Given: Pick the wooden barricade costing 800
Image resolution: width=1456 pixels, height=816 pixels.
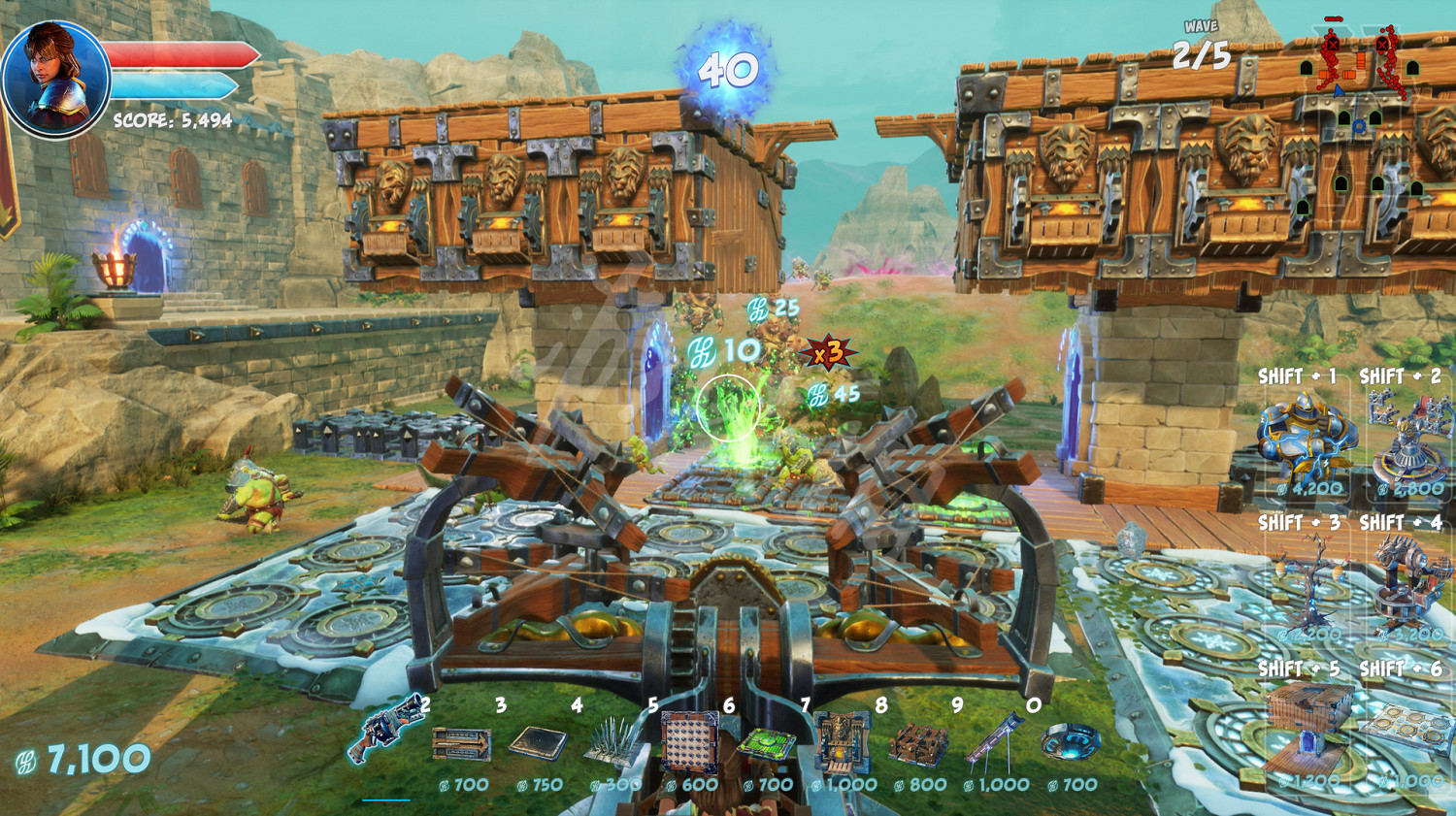Looking at the screenshot, I should pos(918,745).
